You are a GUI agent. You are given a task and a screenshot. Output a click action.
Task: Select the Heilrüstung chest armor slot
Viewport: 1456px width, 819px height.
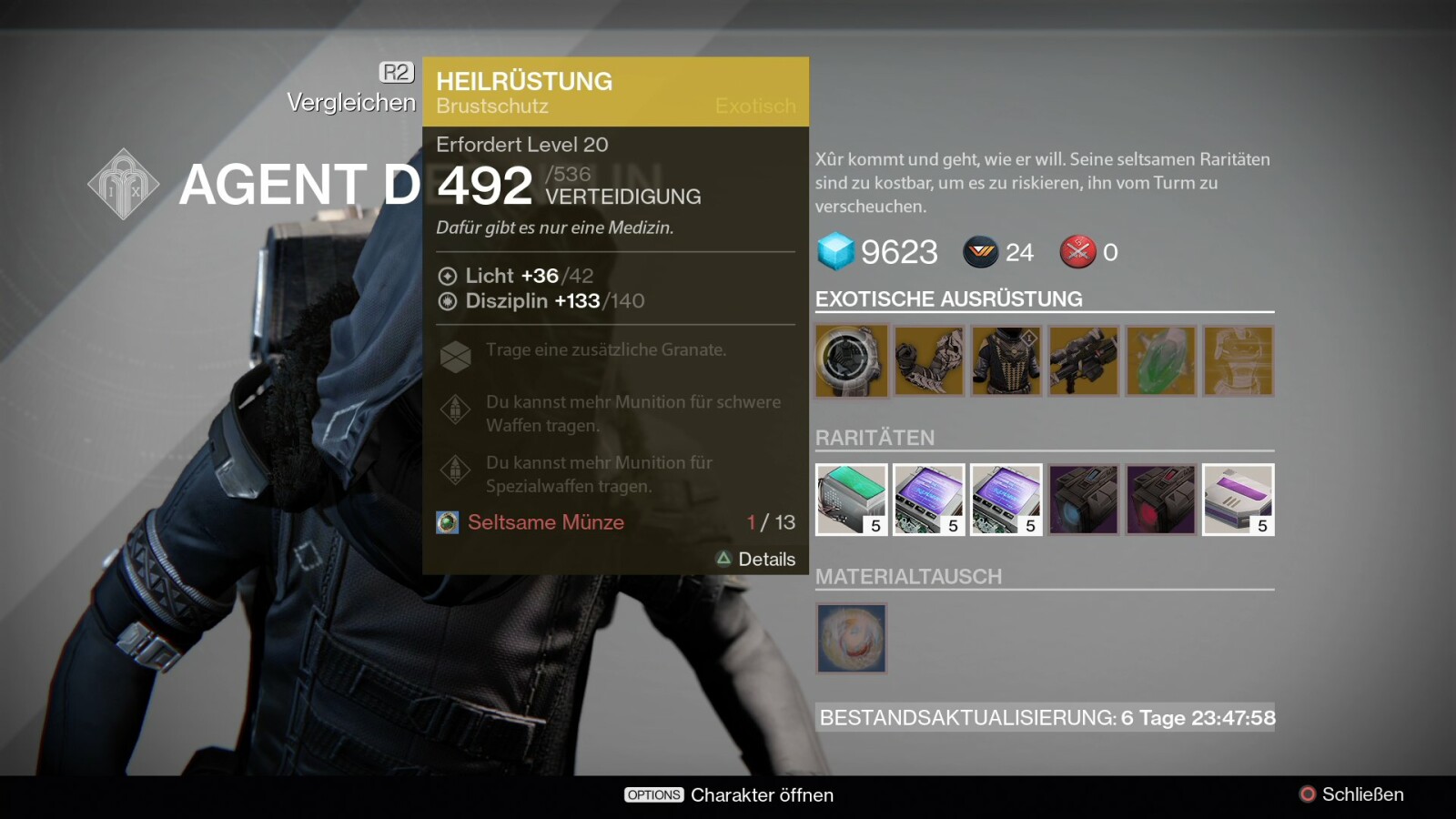pyautogui.click(x=851, y=361)
